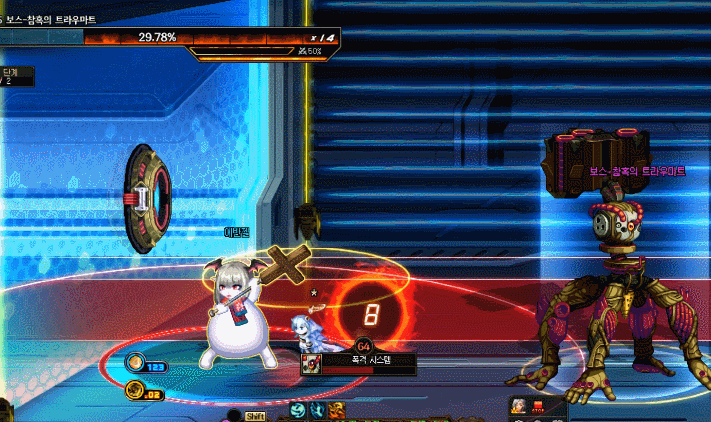711x422 pixels.
Task: Click the orange gem icon showing 123
Action: pyautogui.click(x=136, y=366)
